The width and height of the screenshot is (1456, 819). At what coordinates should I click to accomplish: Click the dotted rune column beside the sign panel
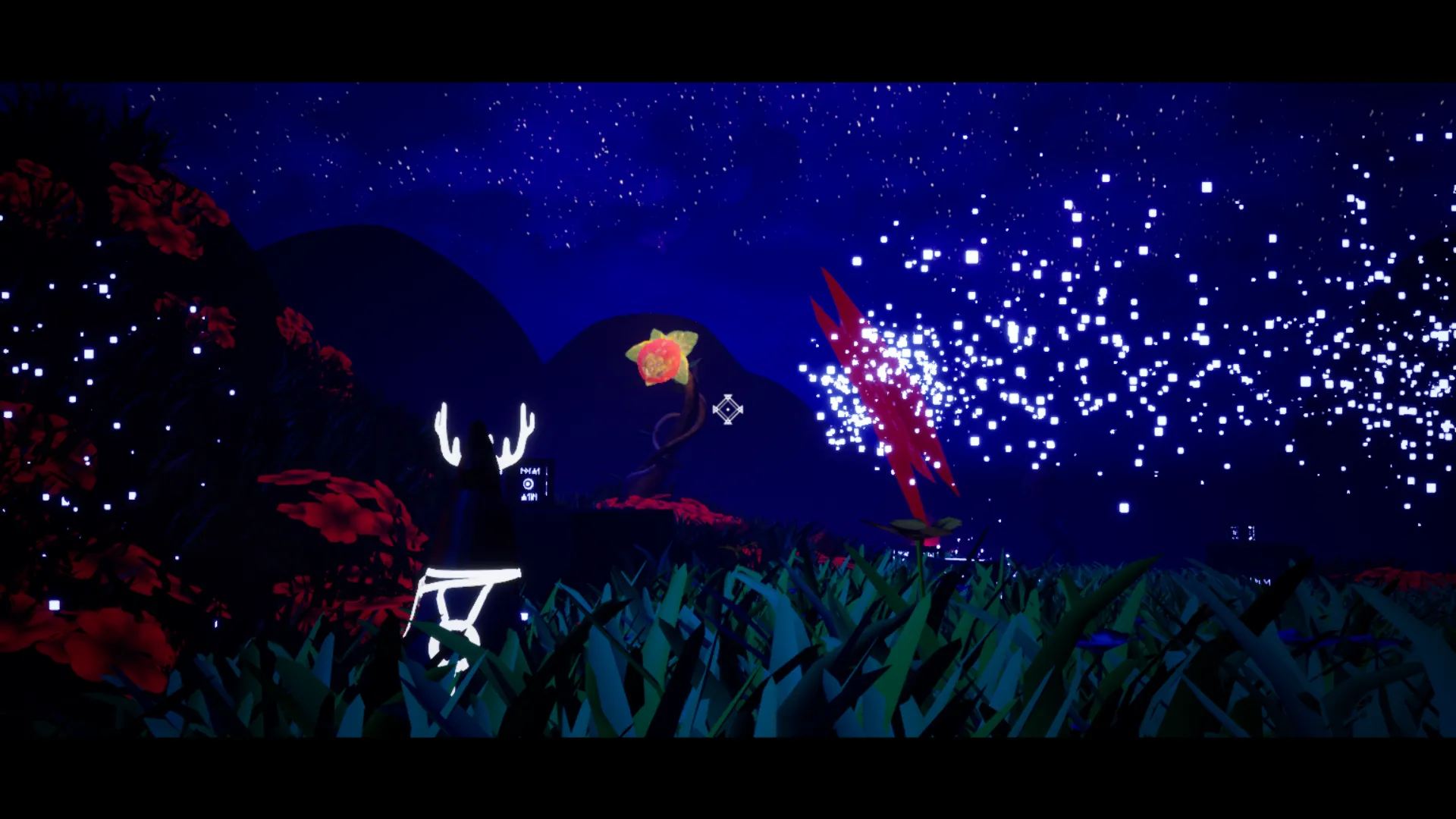point(547,482)
